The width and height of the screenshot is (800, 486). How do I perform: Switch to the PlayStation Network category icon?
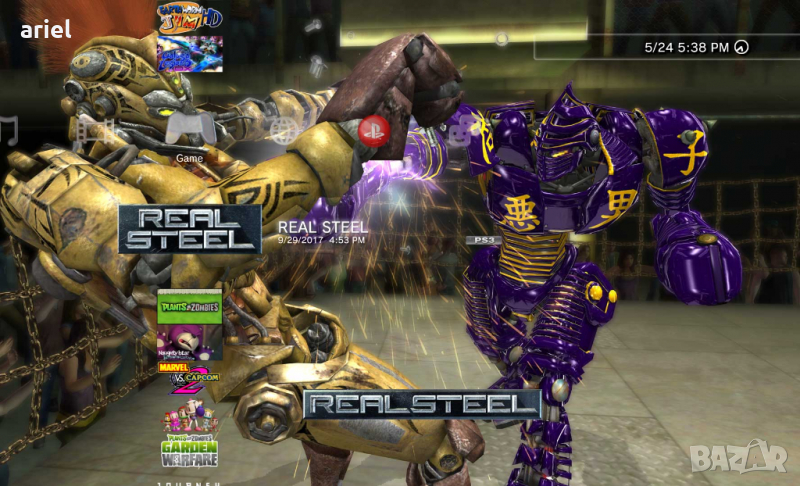point(373,129)
